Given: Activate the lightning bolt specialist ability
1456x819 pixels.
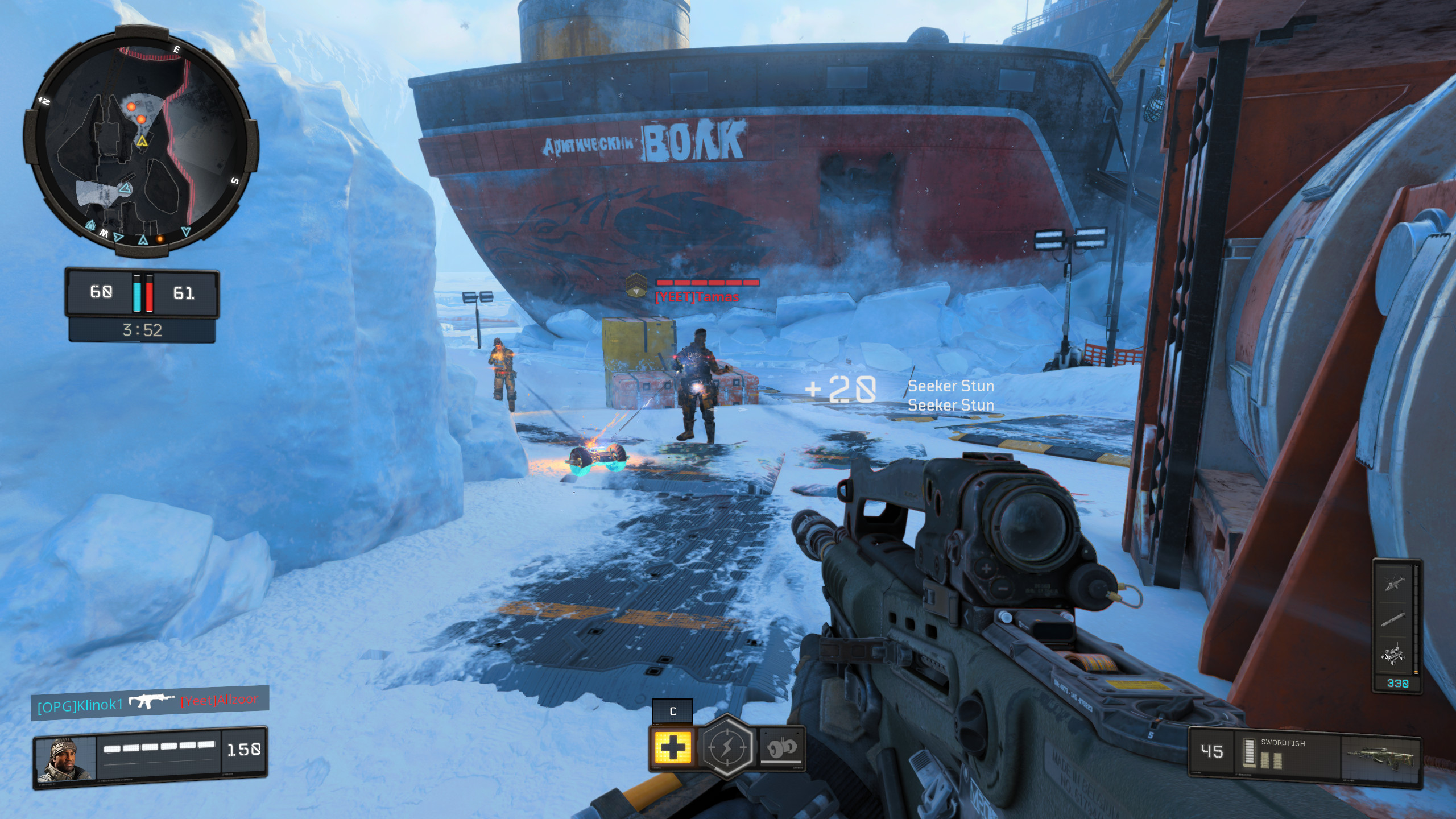Looking at the screenshot, I should [x=727, y=746].
